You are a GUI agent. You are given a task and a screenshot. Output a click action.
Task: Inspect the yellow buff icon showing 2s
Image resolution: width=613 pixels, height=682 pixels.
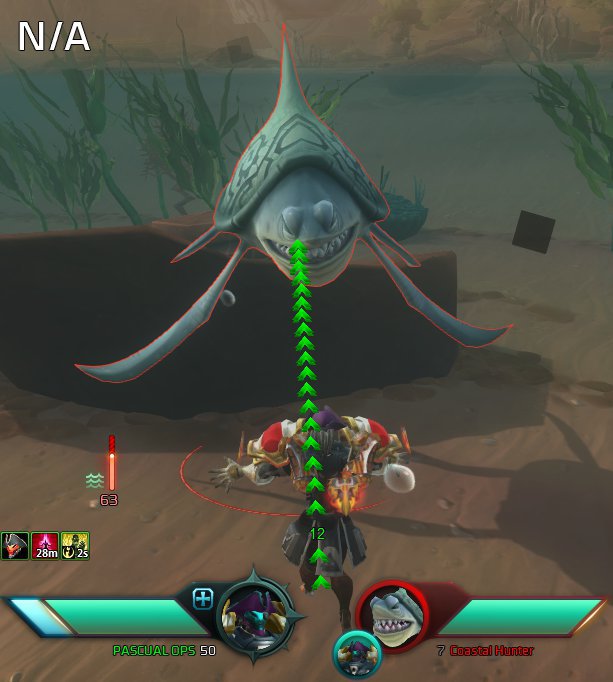[76, 545]
